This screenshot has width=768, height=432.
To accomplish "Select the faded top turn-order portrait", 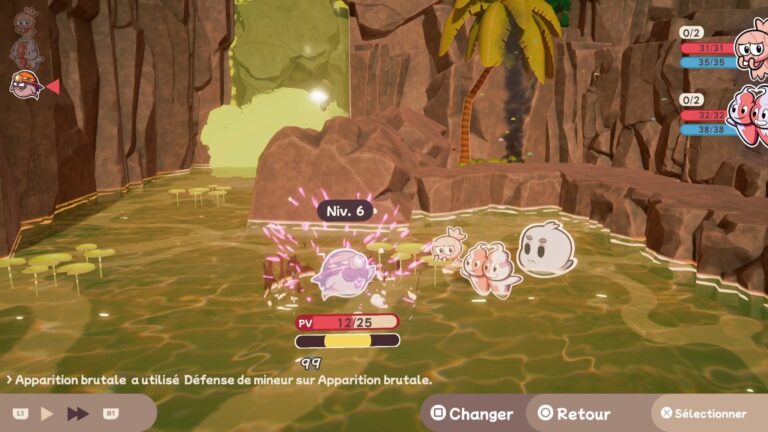I will 25,20.
